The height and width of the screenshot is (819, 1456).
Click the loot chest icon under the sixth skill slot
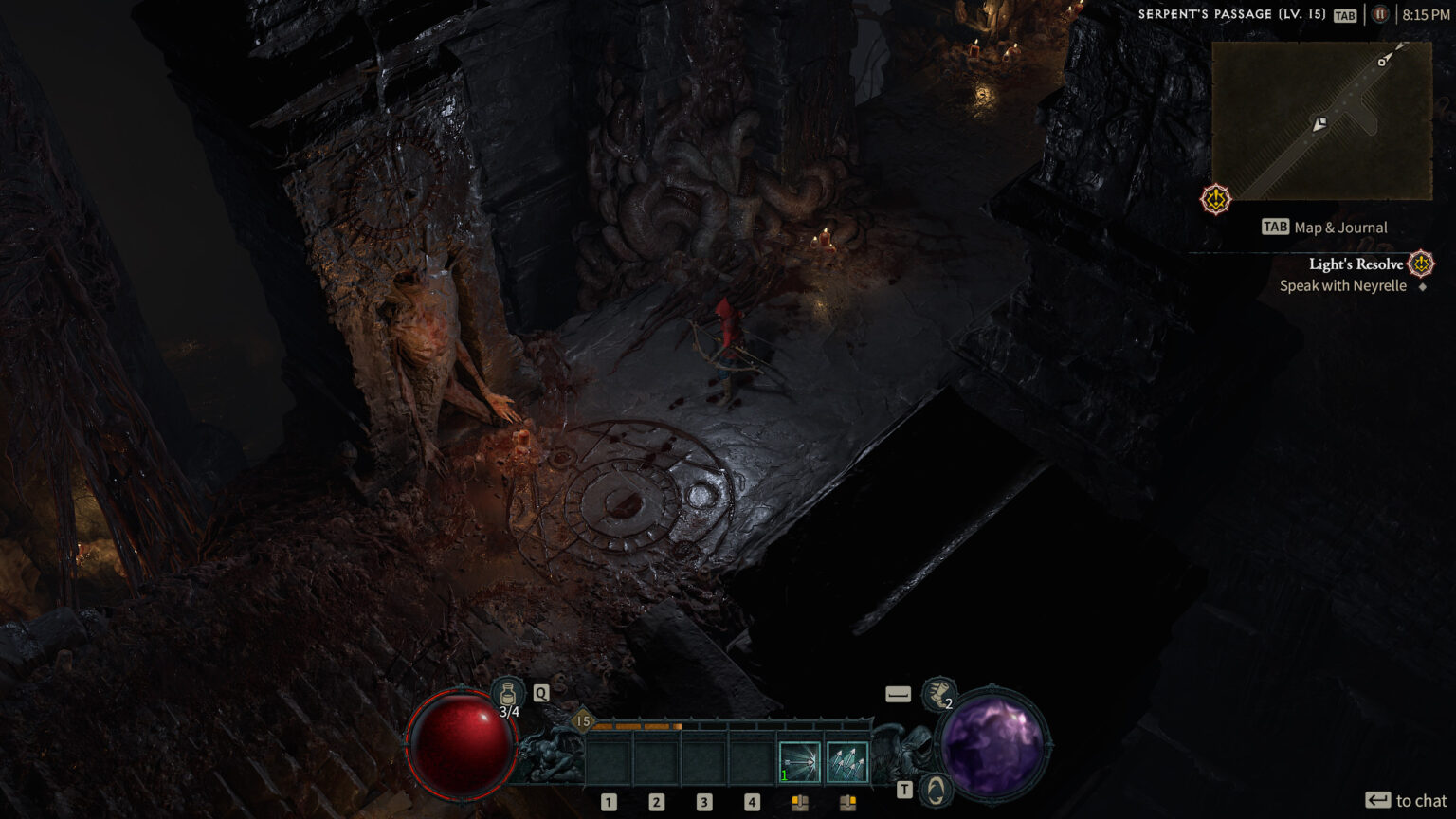coord(846,801)
